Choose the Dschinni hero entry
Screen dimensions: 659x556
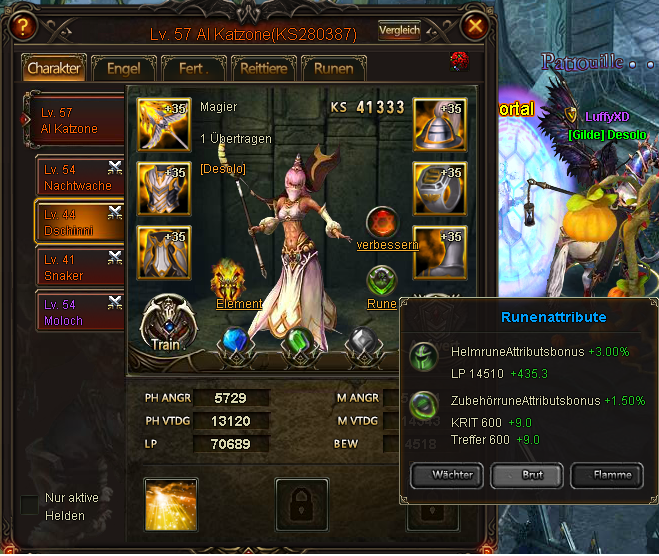pyautogui.click(x=76, y=222)
